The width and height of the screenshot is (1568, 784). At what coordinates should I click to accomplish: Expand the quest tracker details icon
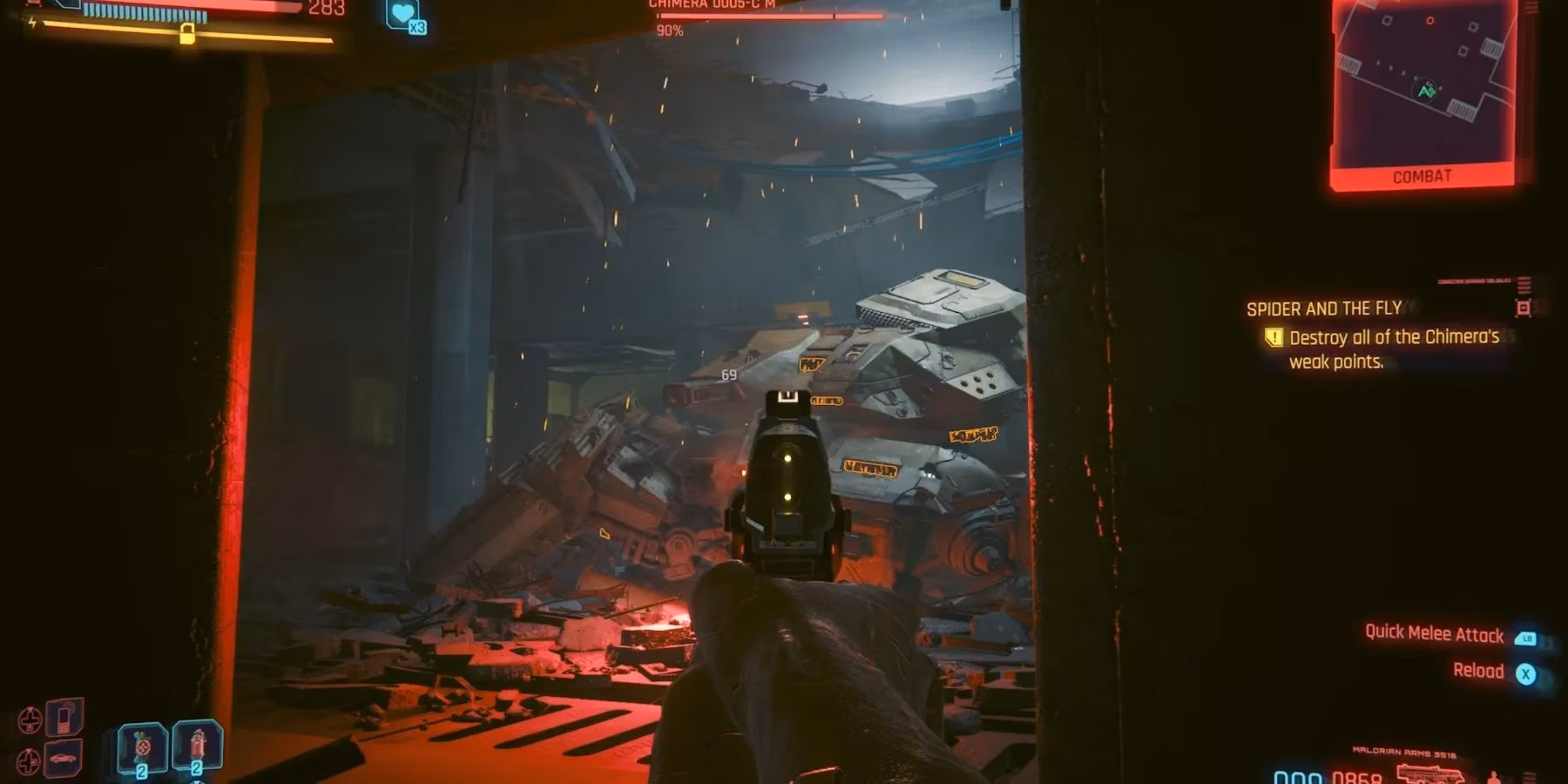coord(1524,308)
